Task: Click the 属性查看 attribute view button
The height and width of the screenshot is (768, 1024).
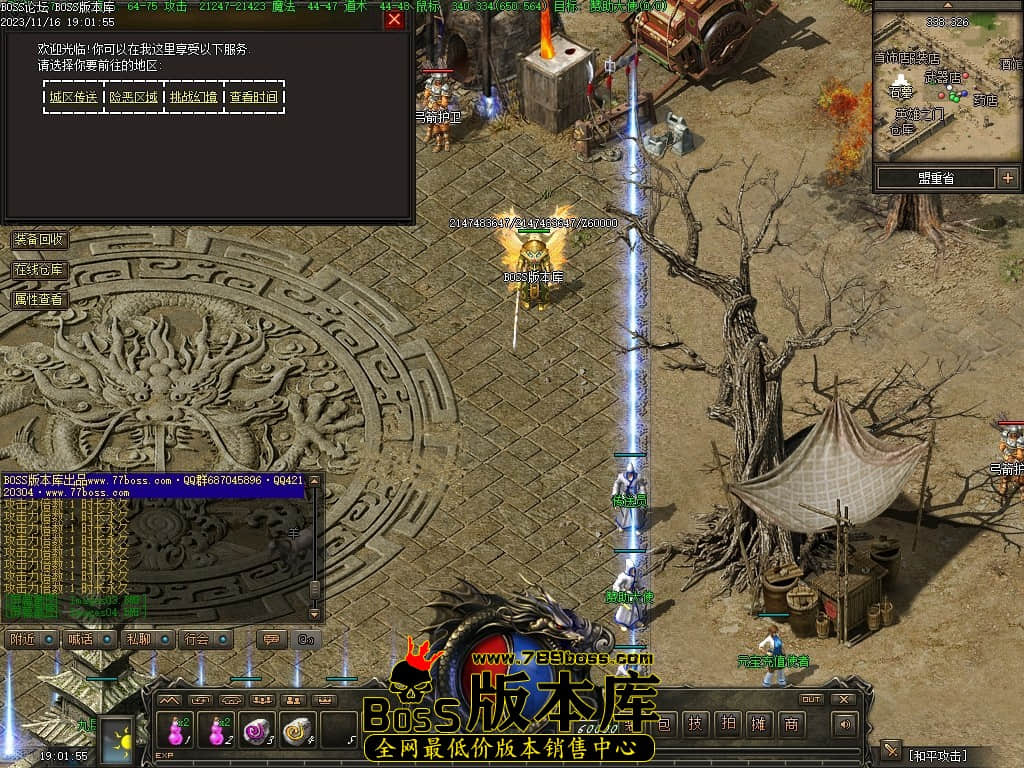Action: (x=39, y=298)
